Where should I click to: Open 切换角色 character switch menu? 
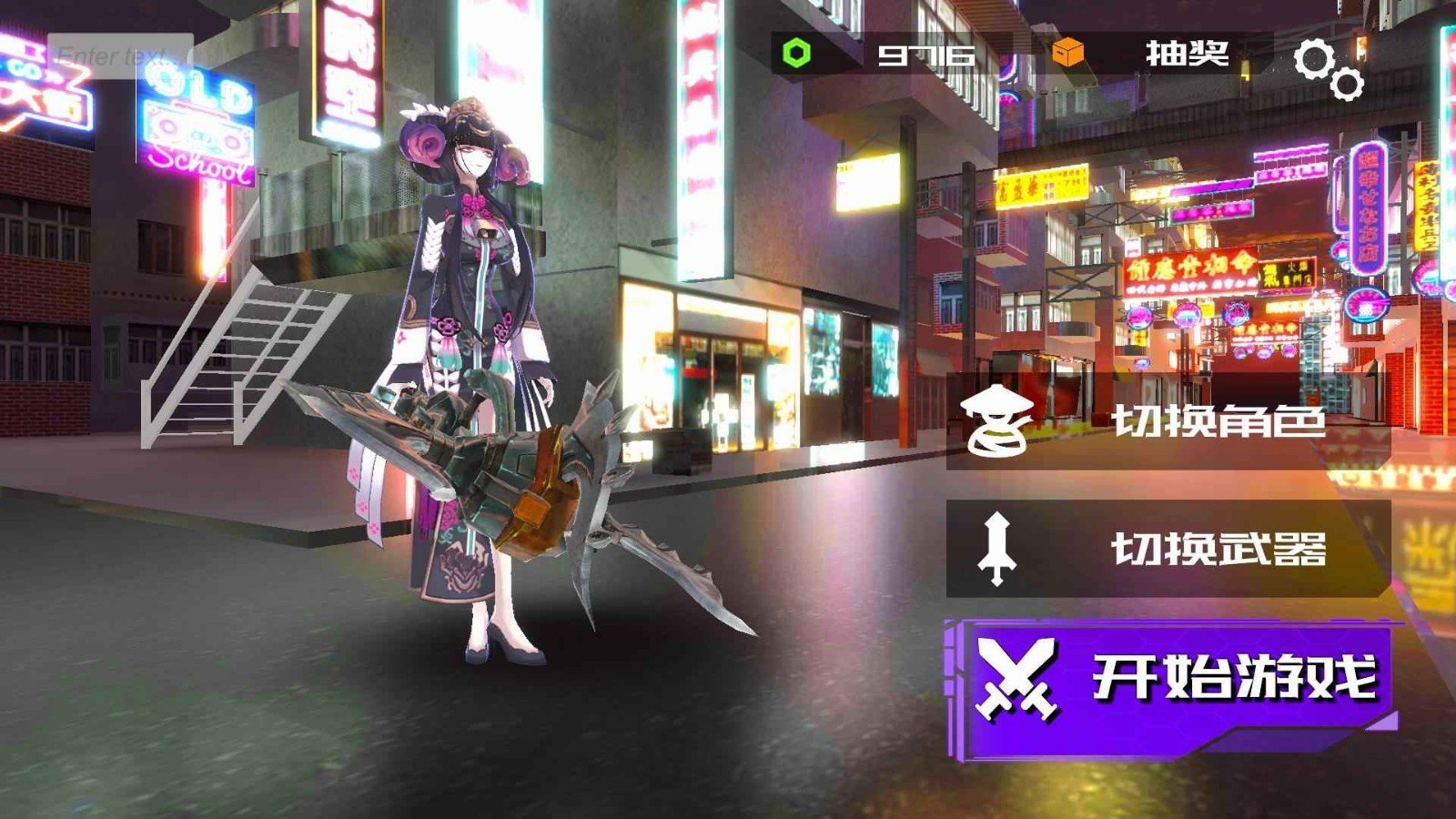point(1168,420)
